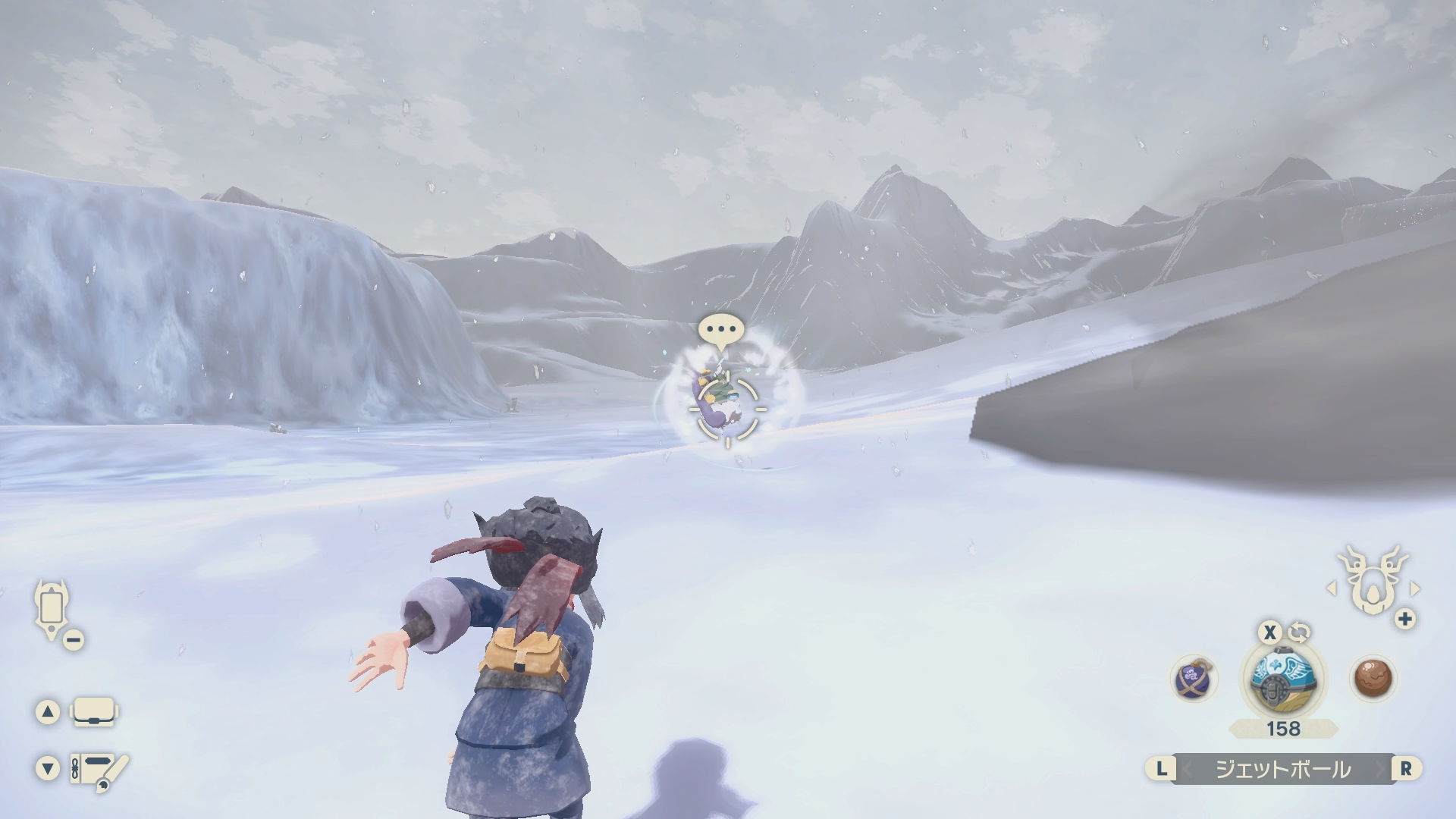This screenshot has height=819, width=1456.
Task: Switch ride Pokémon with the left arrow
Action: point(1330,588)
